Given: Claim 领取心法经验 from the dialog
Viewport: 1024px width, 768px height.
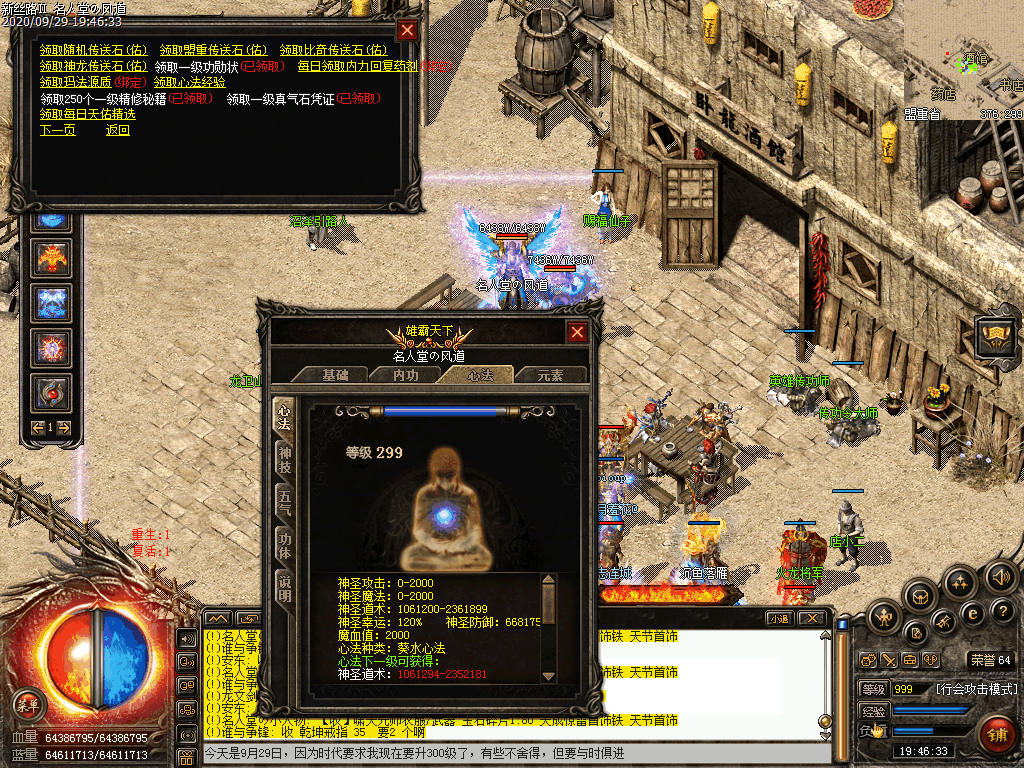Looking at the screenshot, I should click(189, 82).
